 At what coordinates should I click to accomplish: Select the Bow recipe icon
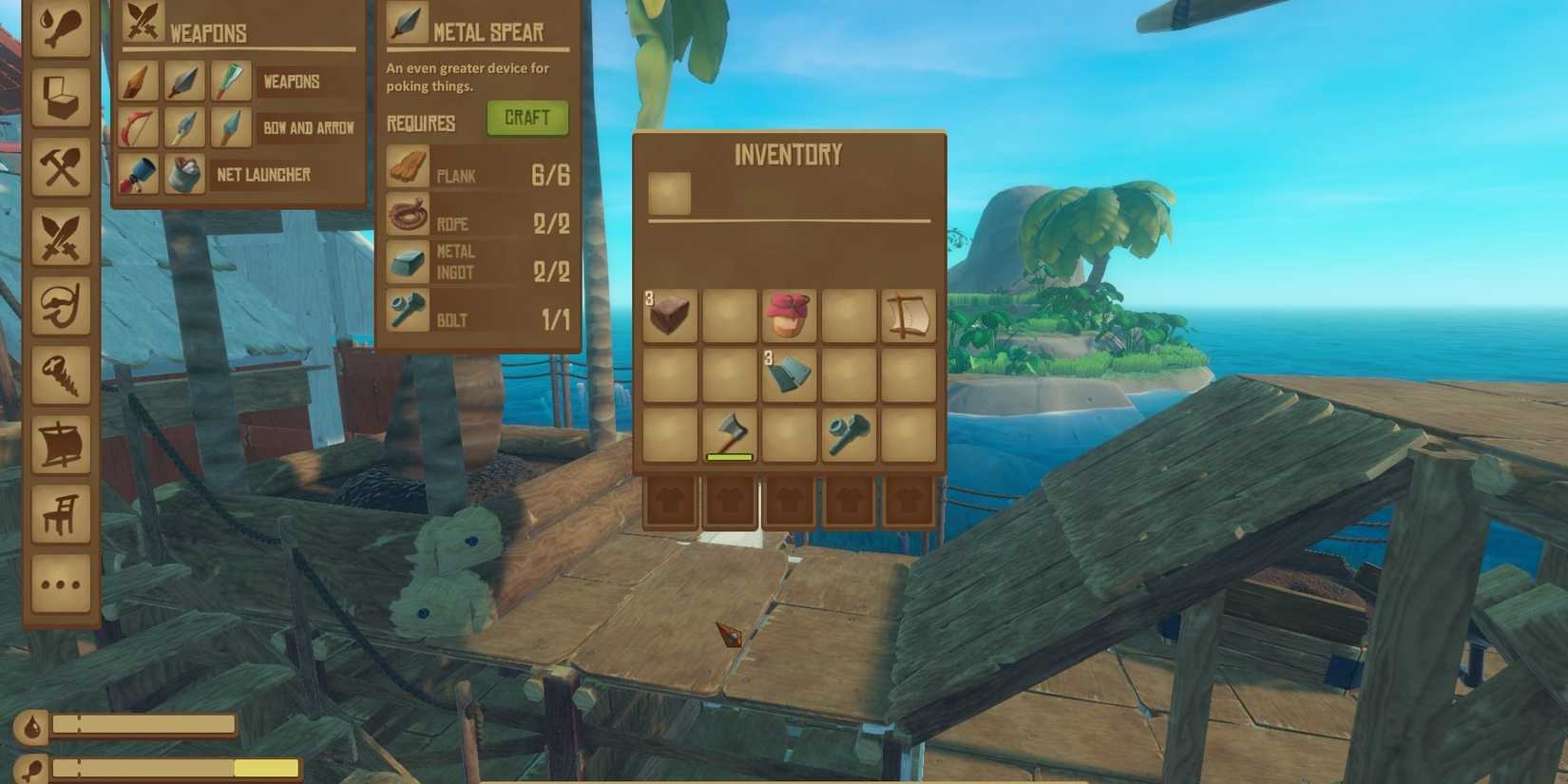138,127
